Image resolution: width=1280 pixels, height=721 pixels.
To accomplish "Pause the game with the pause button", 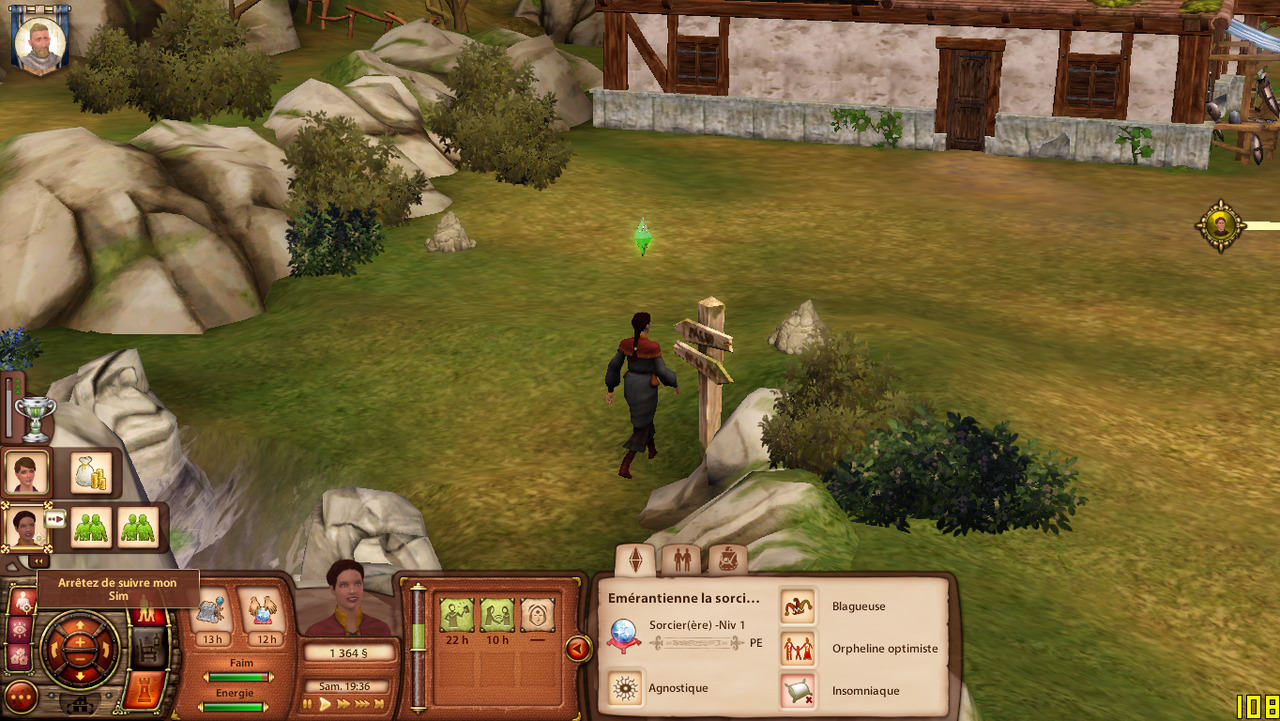I will (x=308, y=705).
